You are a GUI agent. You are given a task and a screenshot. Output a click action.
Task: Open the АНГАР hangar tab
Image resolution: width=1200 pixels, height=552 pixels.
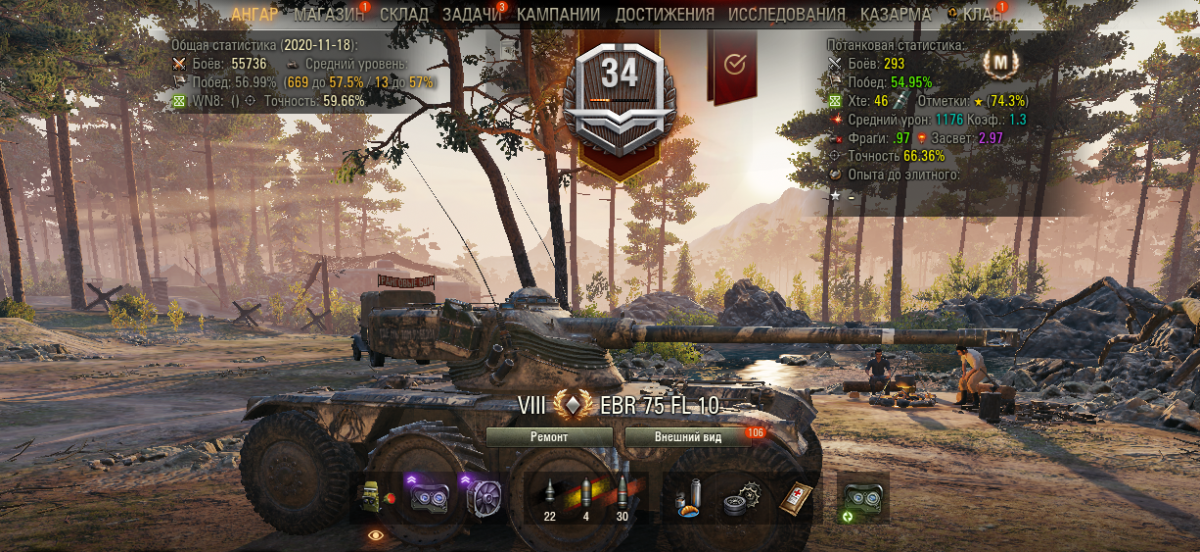[x=255, y=15]
